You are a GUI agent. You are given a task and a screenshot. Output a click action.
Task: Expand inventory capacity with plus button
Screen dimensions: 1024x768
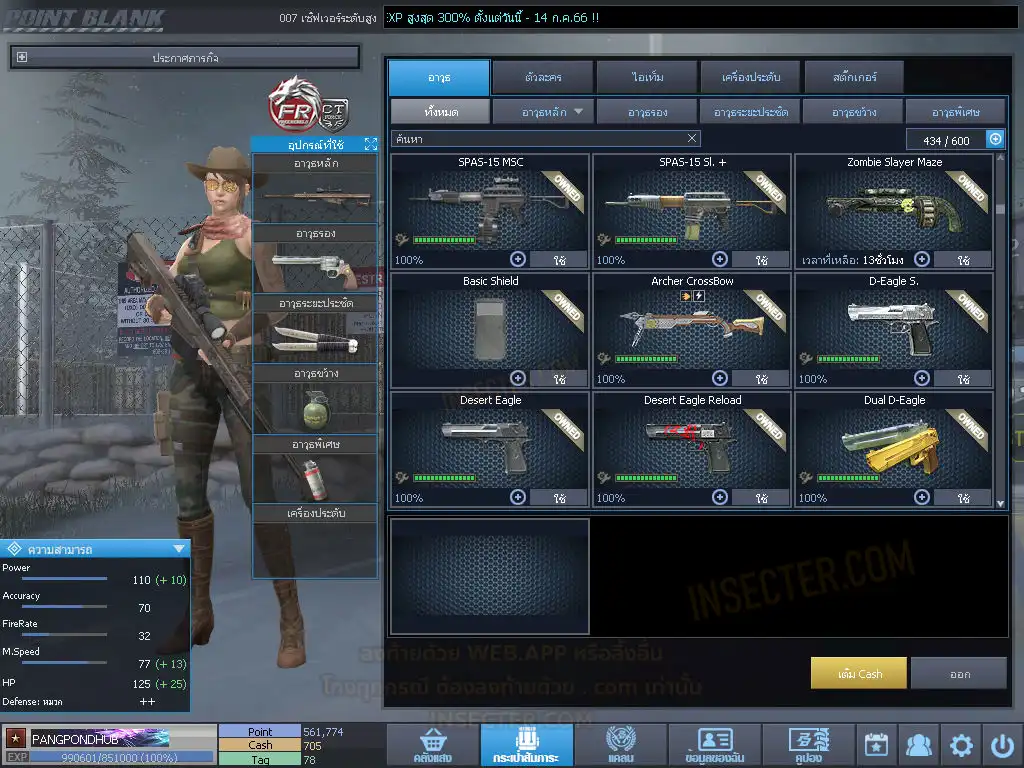click(995, 140)
